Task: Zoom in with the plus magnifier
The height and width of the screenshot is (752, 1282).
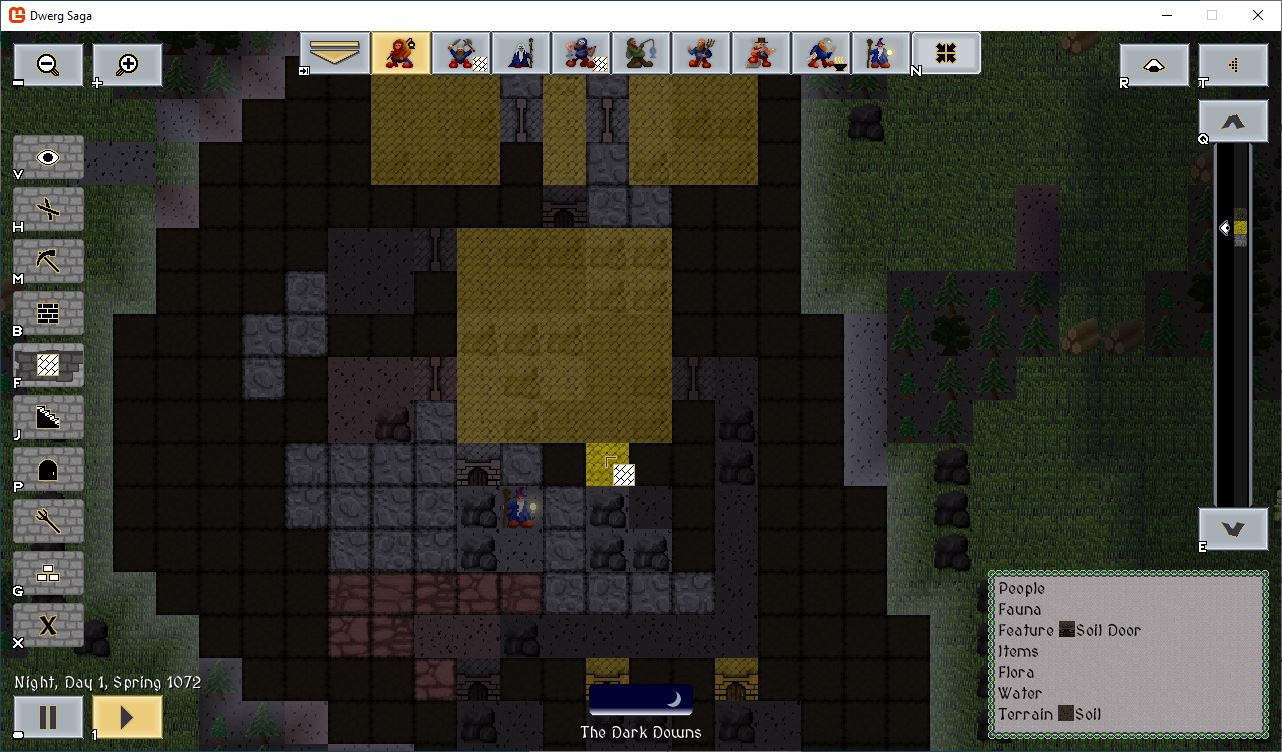Action: [x=127, y=65]
